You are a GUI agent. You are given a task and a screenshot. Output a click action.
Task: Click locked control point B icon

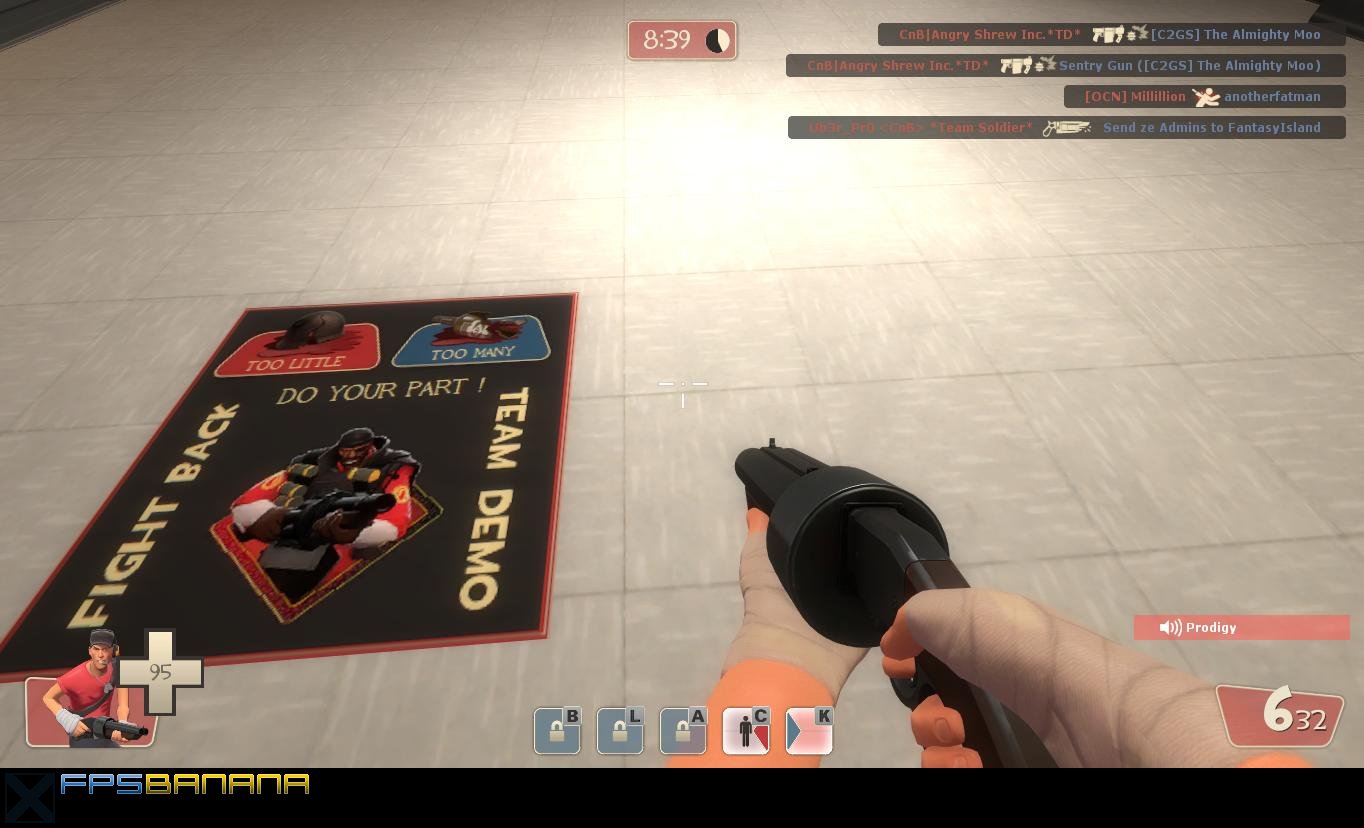[x=557, y=731]
